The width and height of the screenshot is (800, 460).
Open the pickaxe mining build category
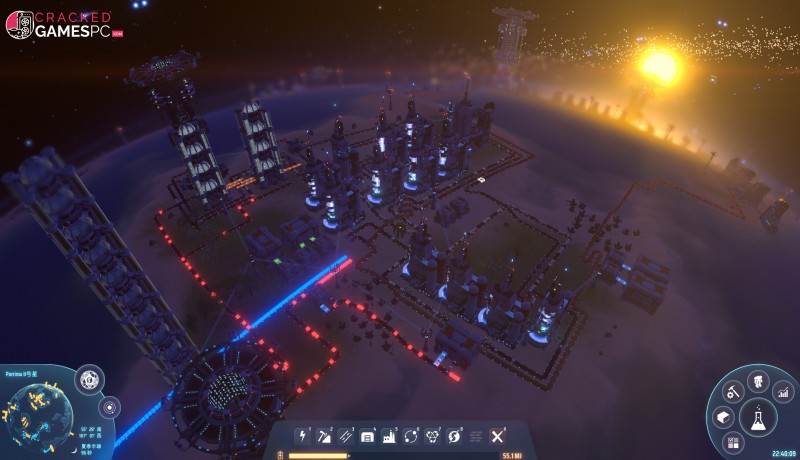point(323,436)
